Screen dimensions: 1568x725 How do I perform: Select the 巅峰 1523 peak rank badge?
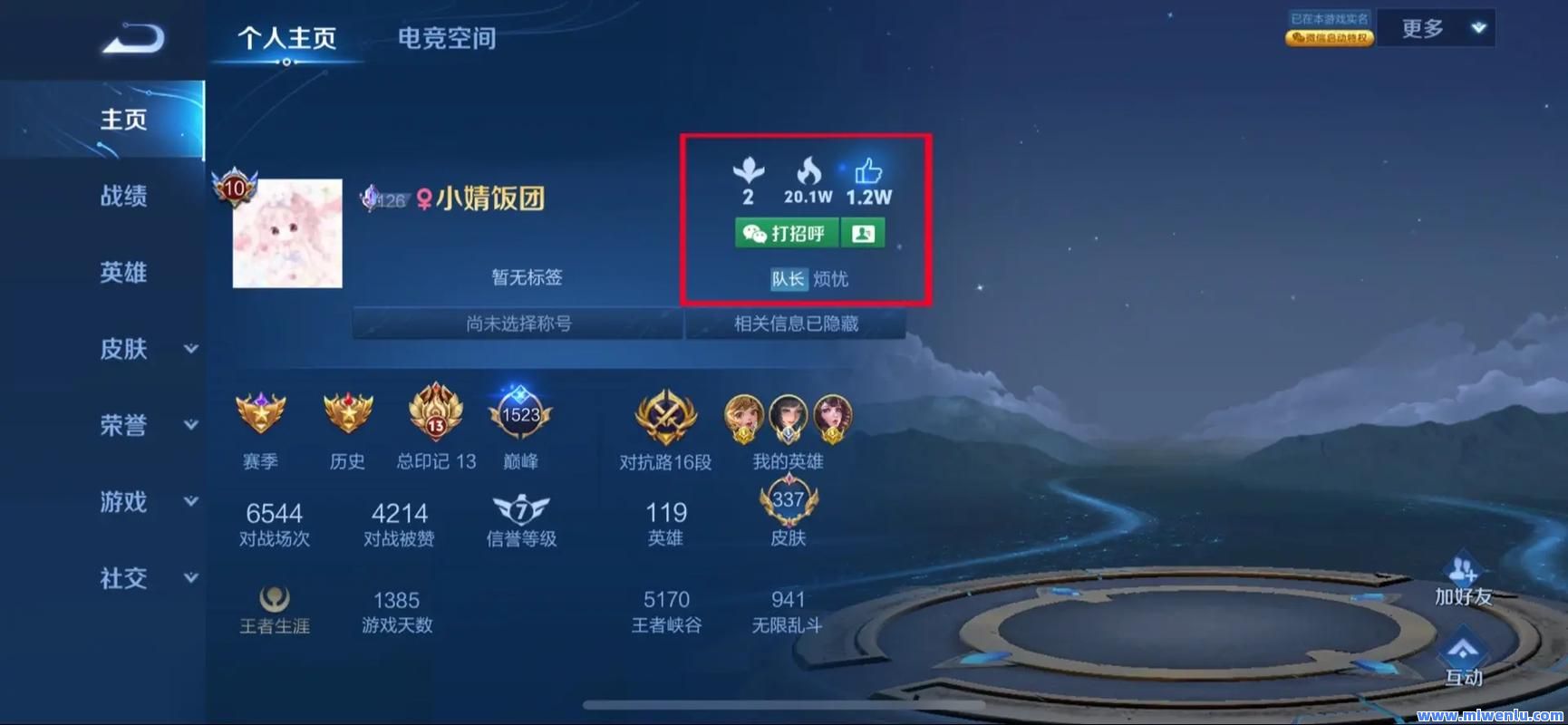[x=519, y=416]
